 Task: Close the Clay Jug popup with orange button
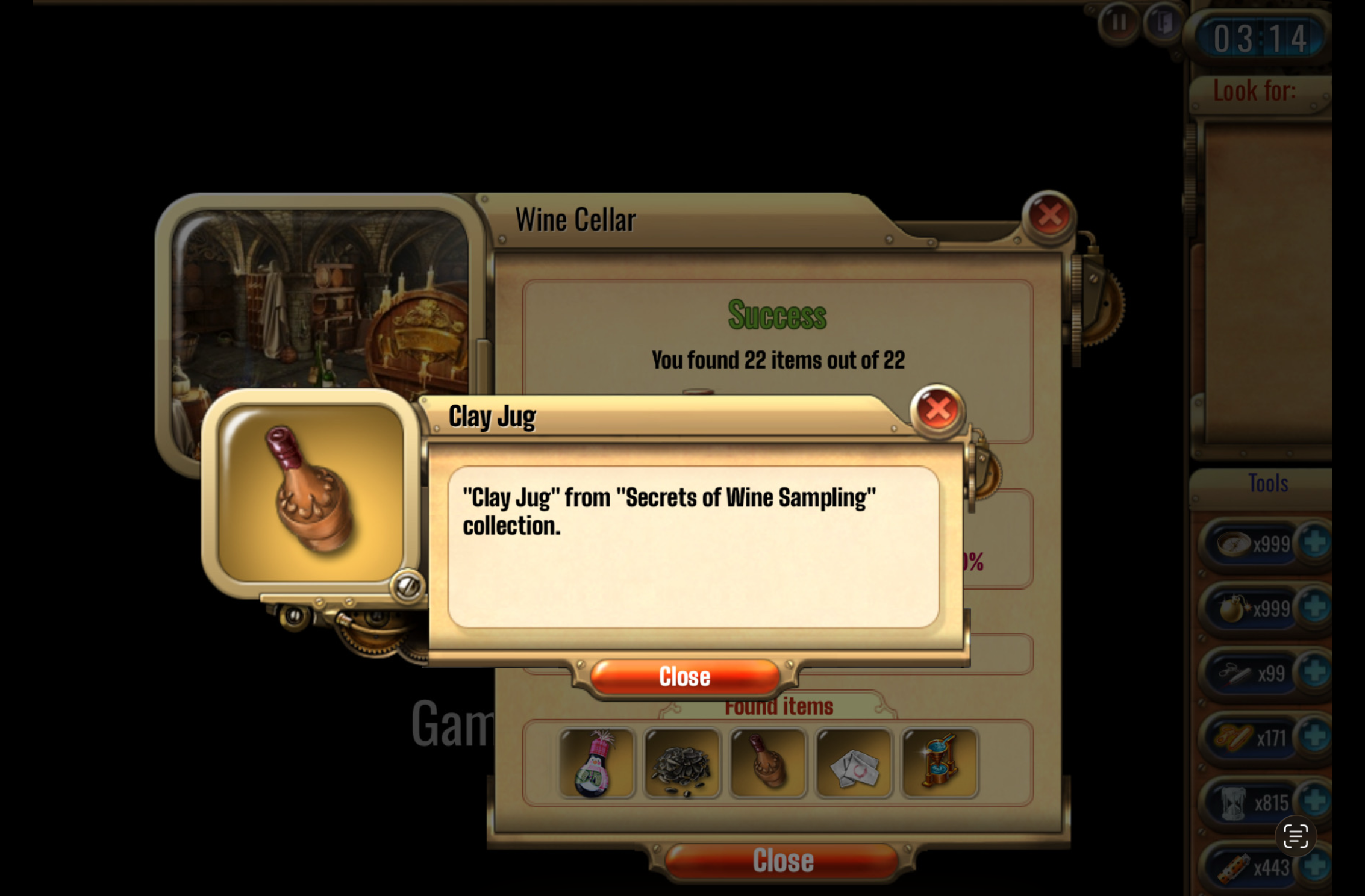tap(685, 677)
